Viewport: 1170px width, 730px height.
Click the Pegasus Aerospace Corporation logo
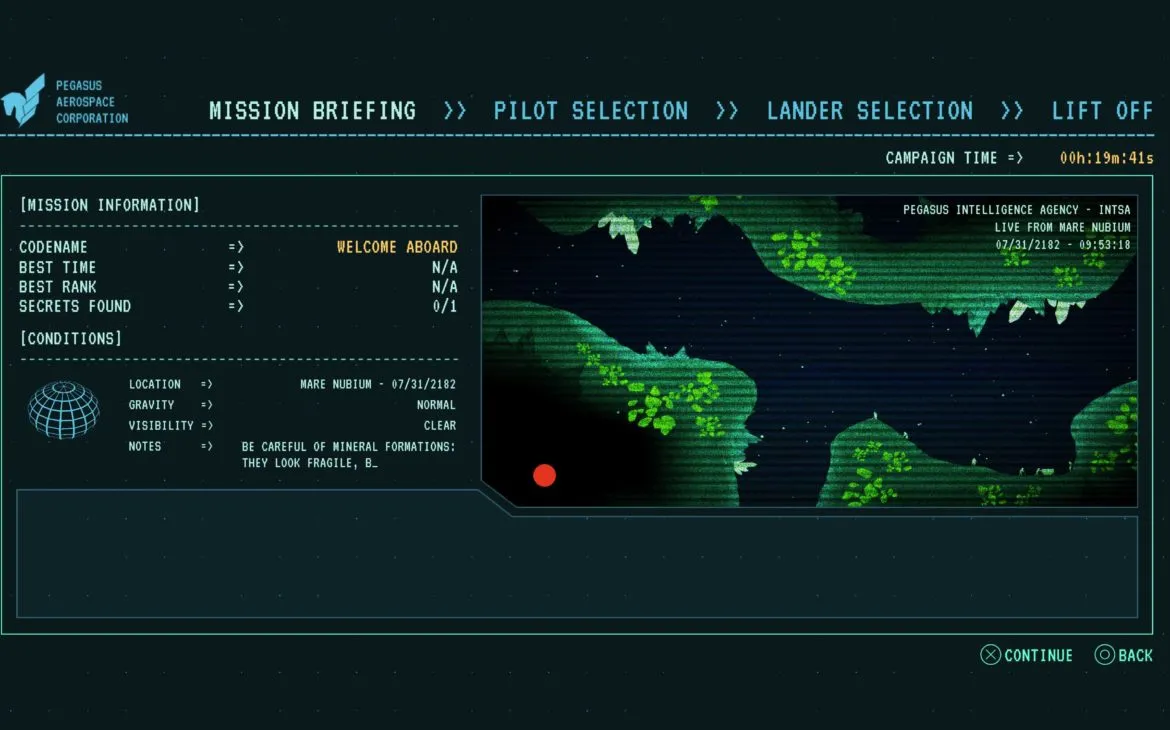pyautogui.click(x=23, y=100)
